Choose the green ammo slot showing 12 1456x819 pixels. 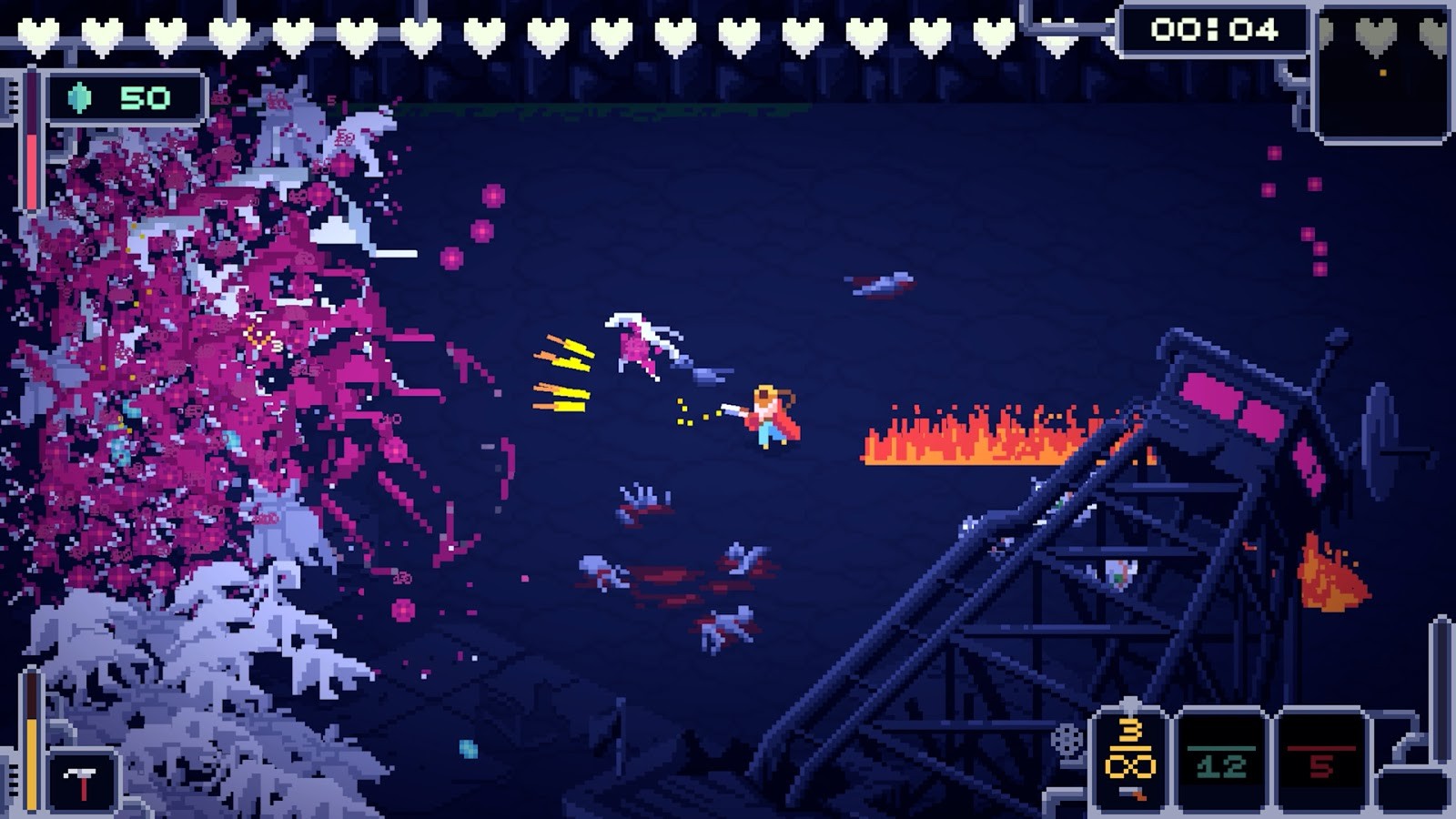click(1221, 761)
